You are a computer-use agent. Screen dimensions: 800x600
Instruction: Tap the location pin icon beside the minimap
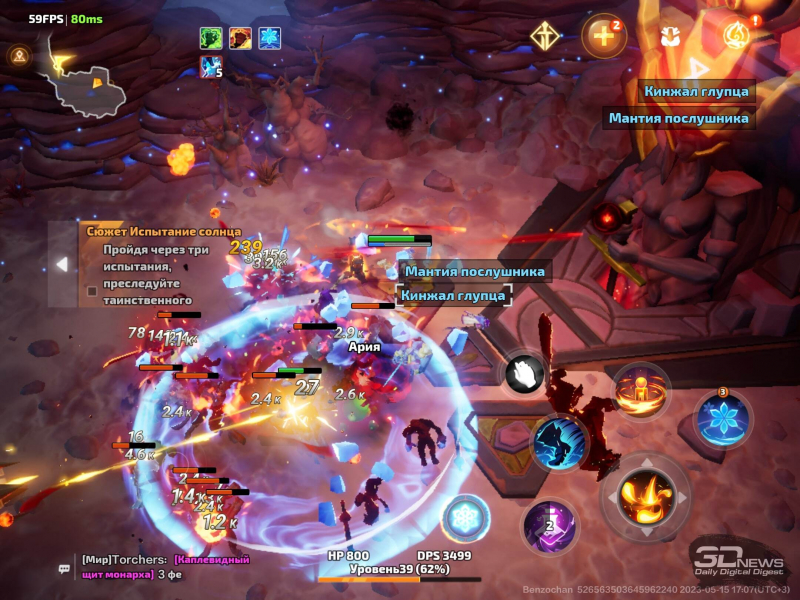[x=19, y=56]
